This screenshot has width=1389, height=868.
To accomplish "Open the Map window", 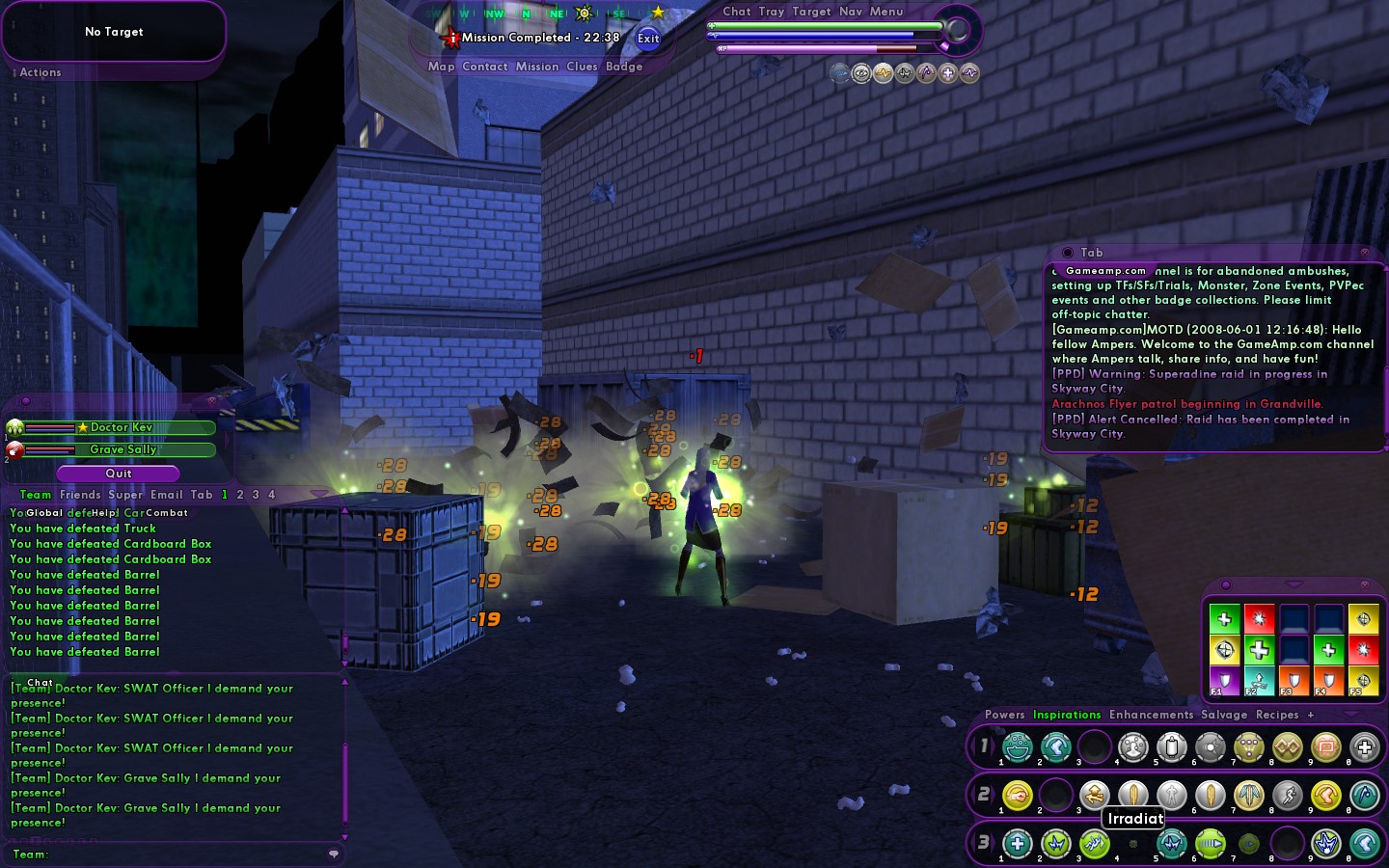I will tap(441, 67).
